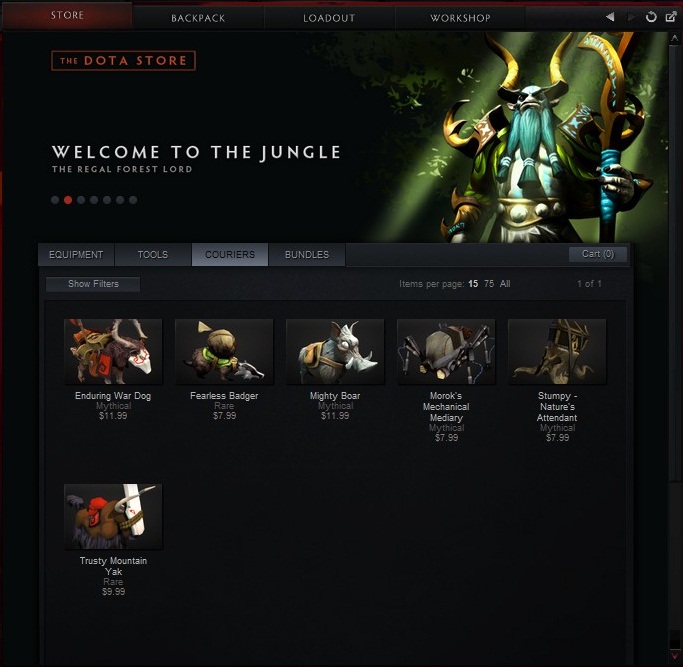Choose the Fearless Badger courier
This screenshot has height=667, width=683.
[x=224, y=352]
